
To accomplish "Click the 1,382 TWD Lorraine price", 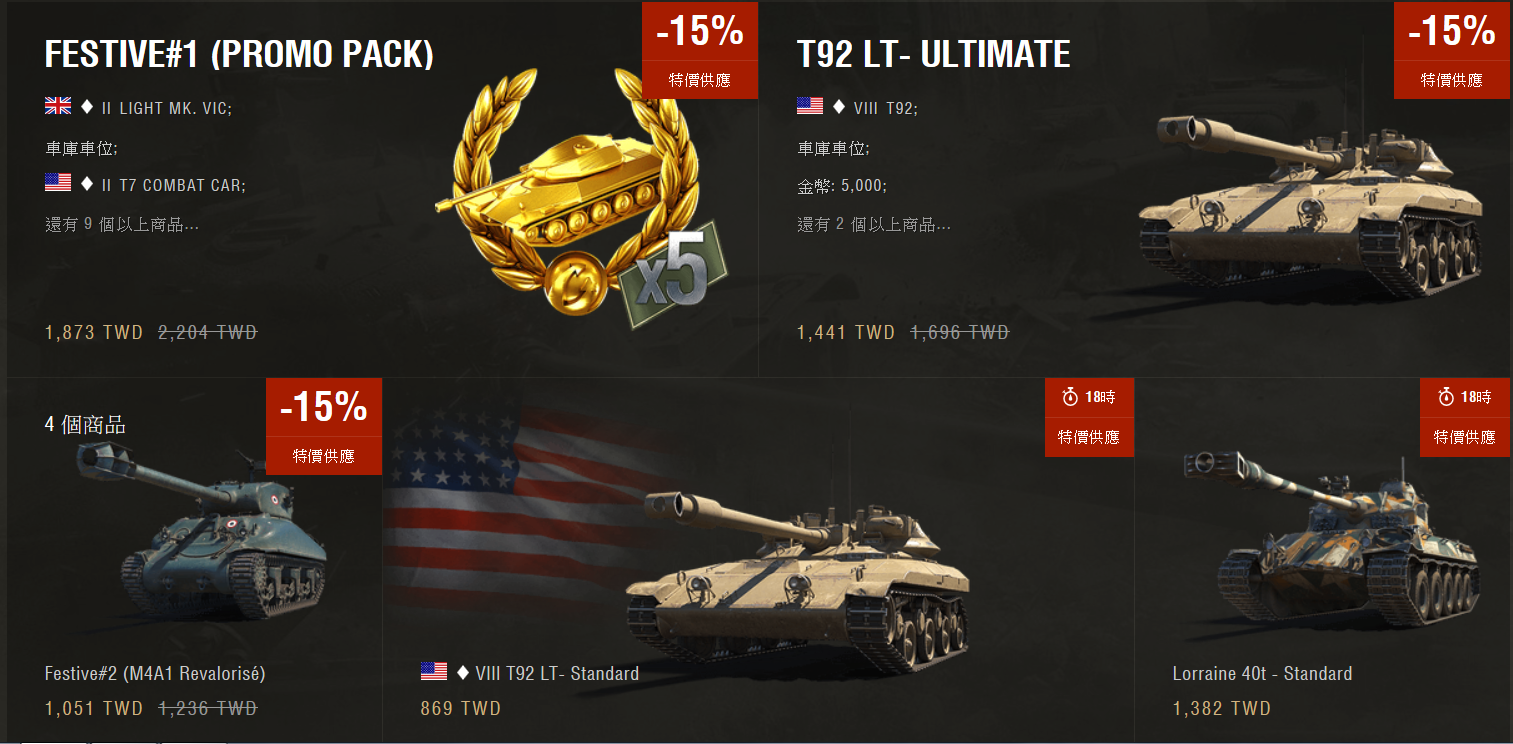I will (x=1222, y=709).
